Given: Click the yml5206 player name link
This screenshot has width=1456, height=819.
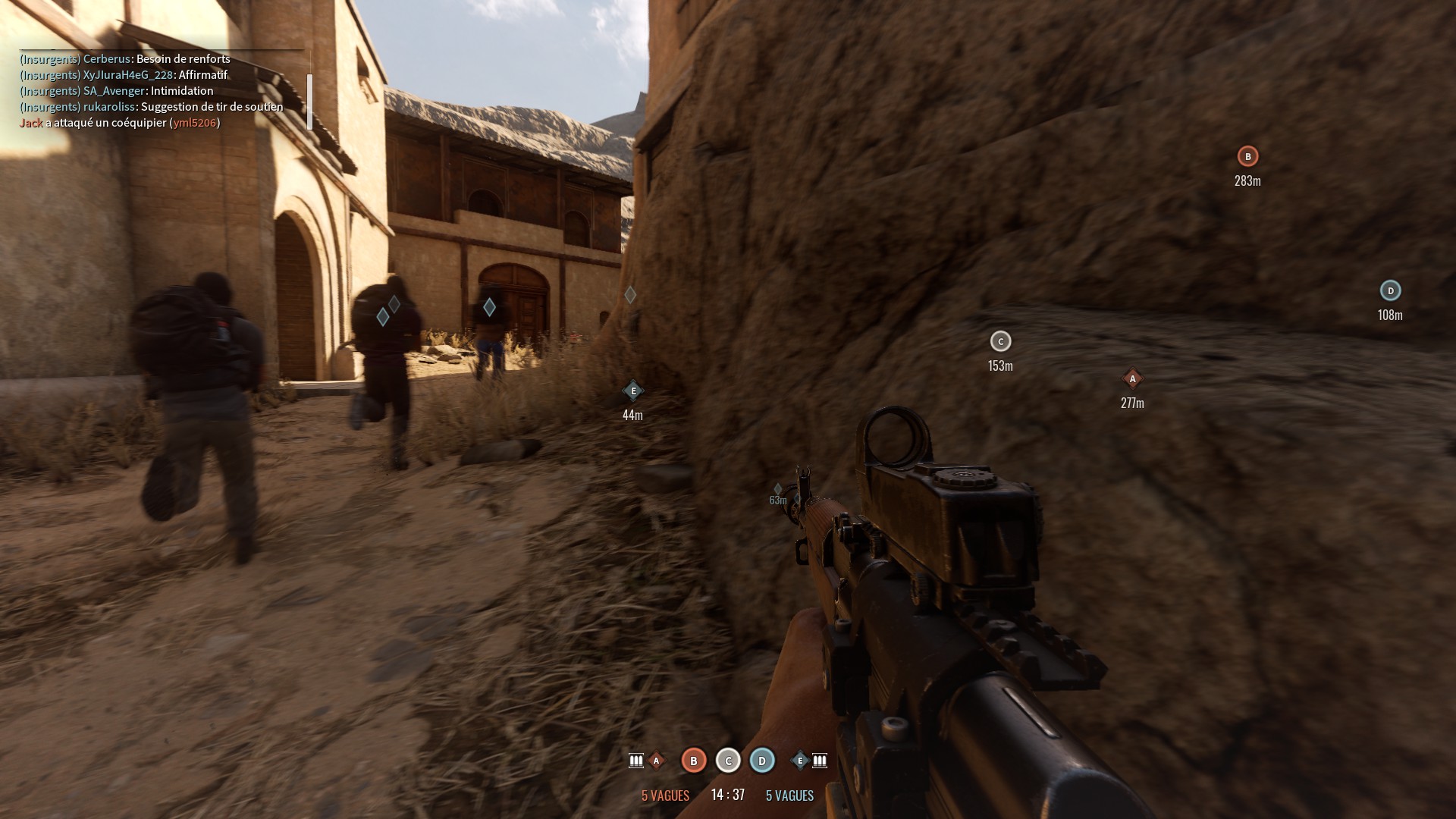Looking at the screenshot, I should [x=196, y=121].
